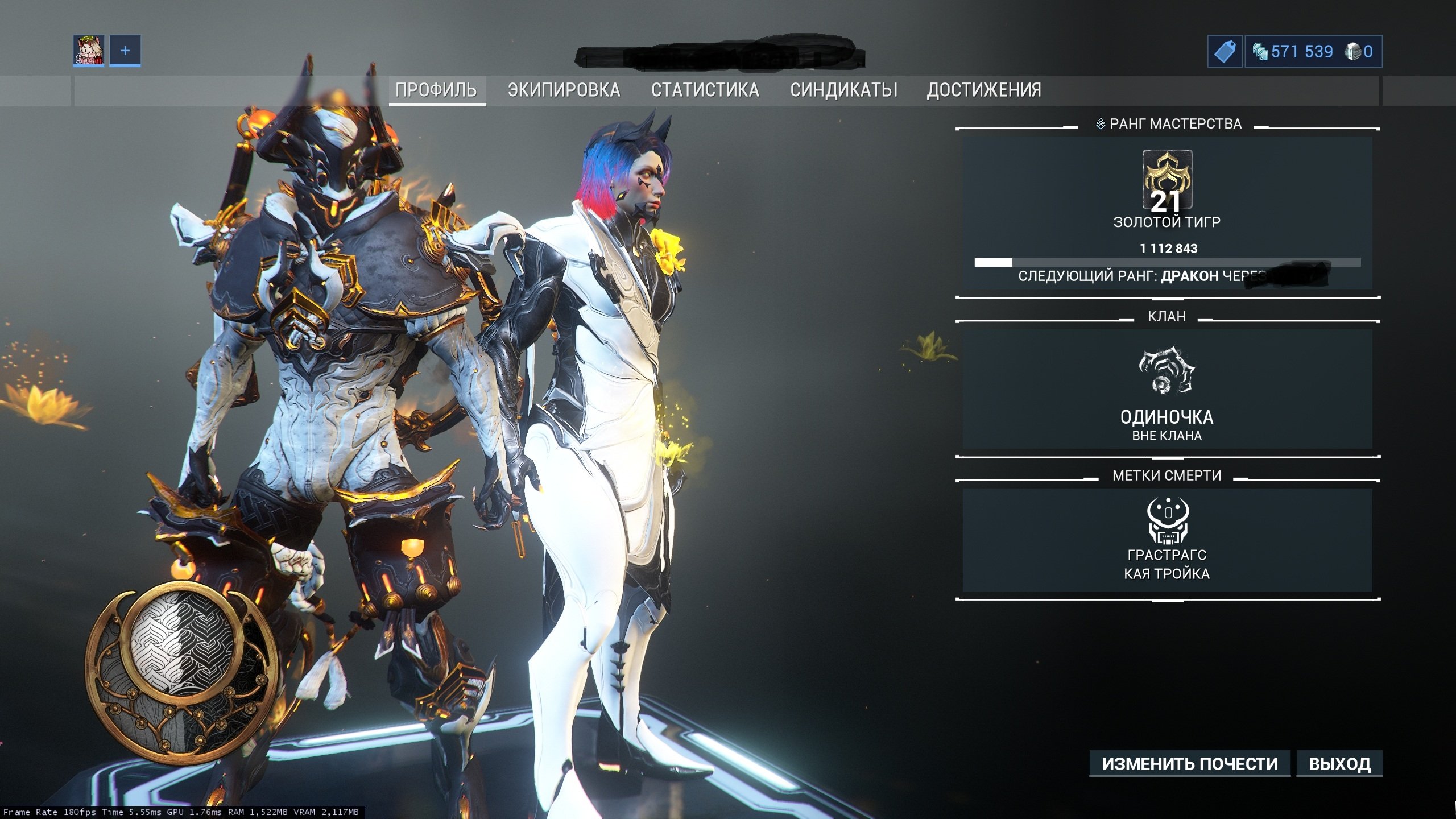Open the blue price tag market icon
Image resolution: width=1456 pixels, height=819 pixels.
(x=1225, y=52)
